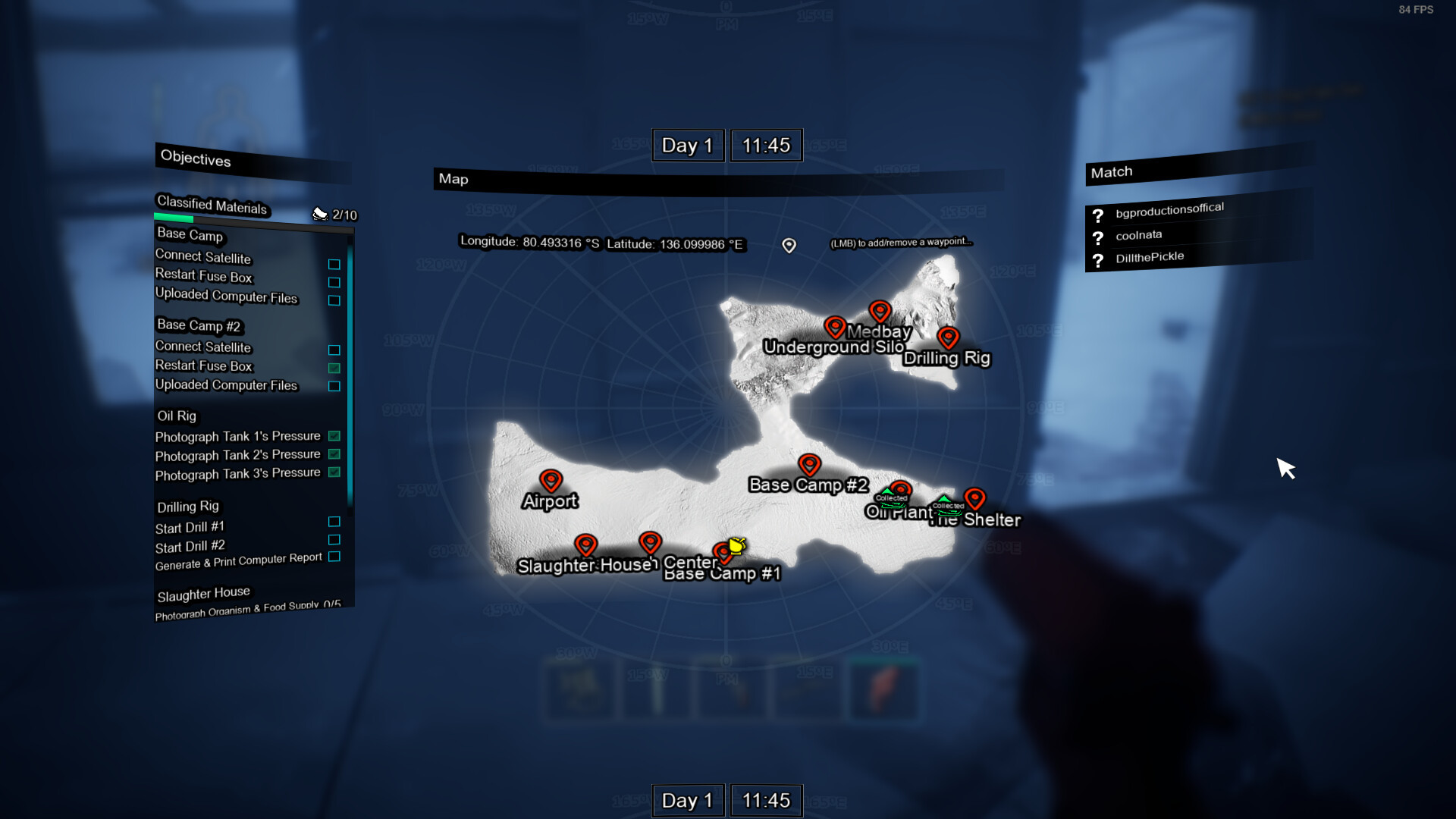Select Generate & Print Computer Report objective
1456x819 pixels.
coord(238,561)
